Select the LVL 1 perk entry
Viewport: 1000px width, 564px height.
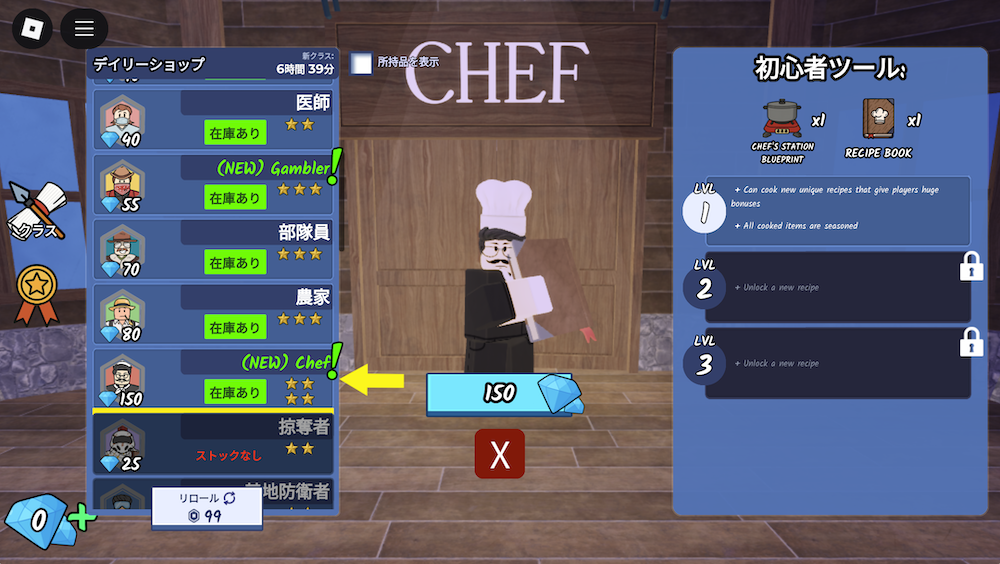pyautogui.click(x=837, y=210)
